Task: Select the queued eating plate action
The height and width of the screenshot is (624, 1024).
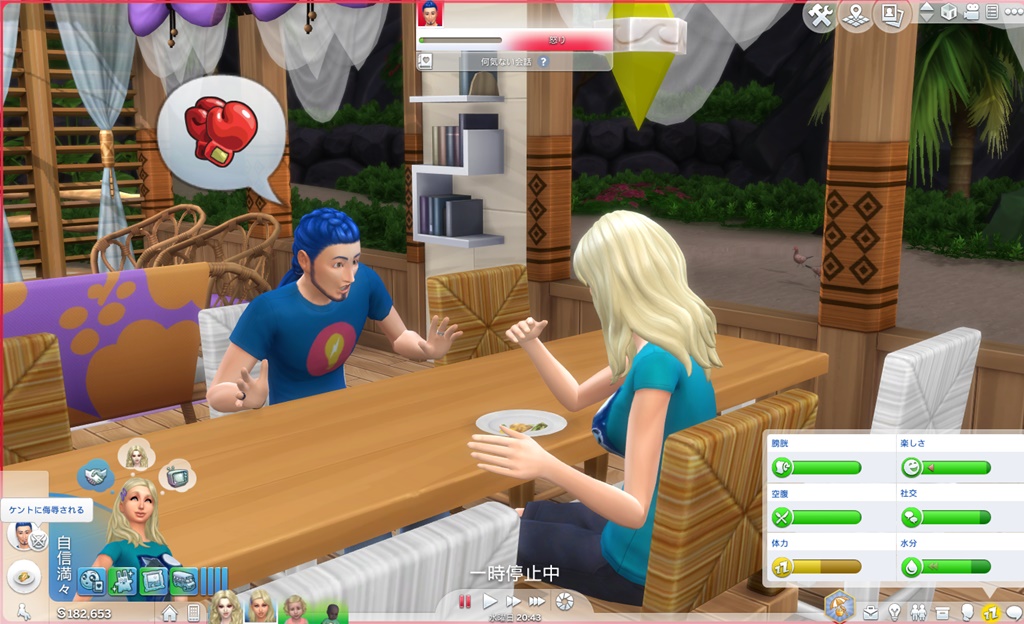Action: [23, 577]
